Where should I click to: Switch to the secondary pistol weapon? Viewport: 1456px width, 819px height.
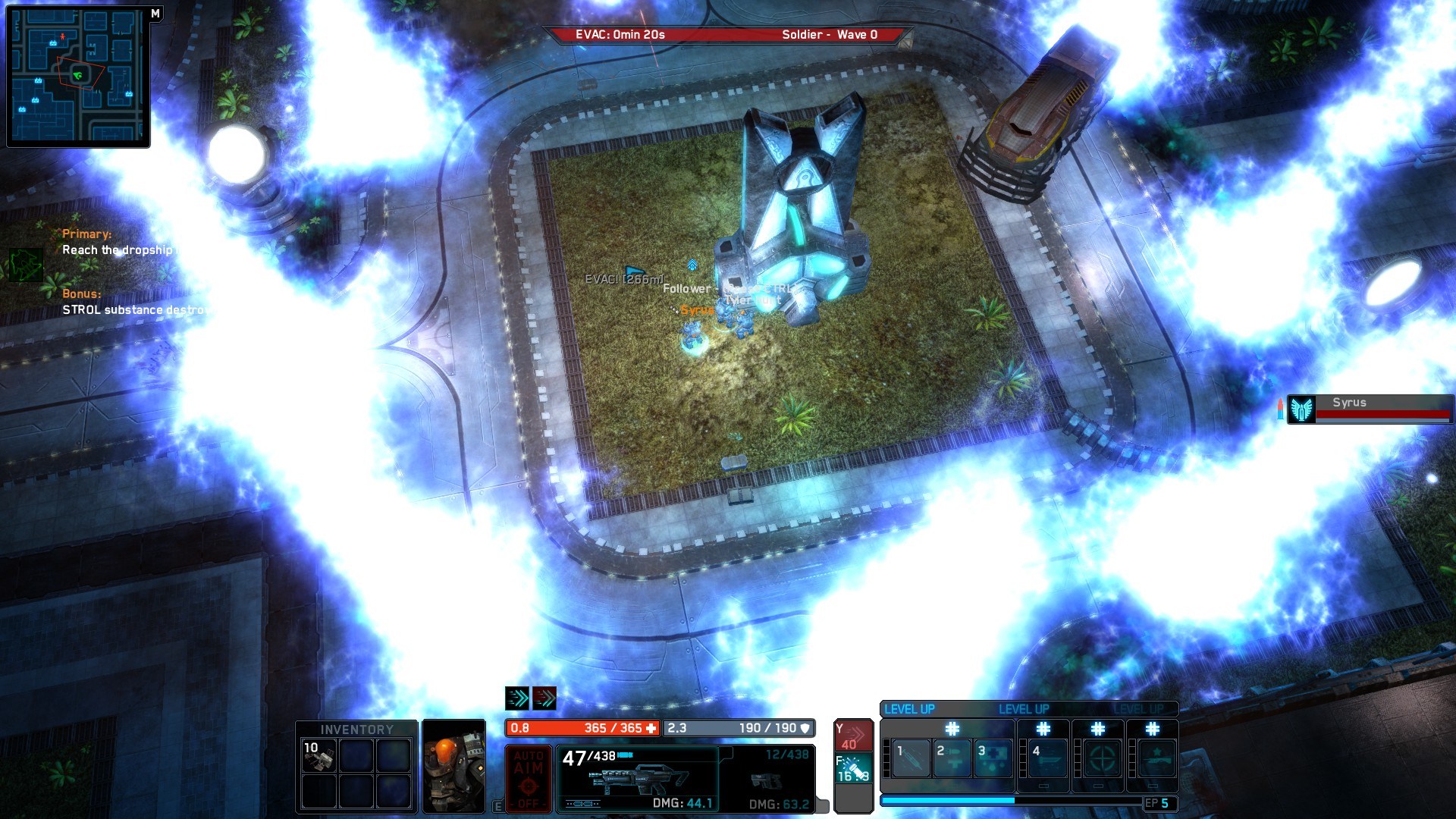(767, 779)
